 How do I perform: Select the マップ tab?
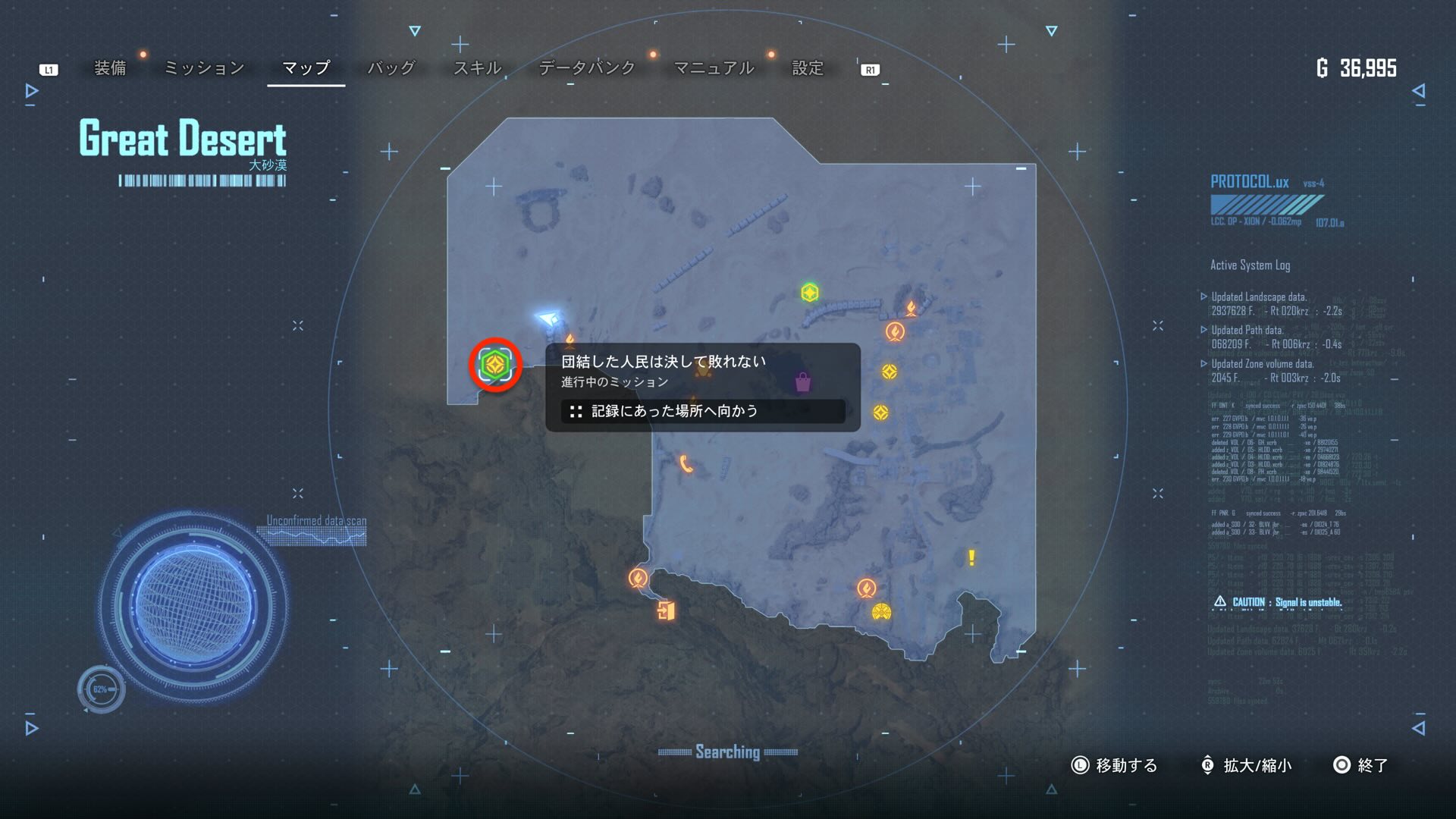coord(306,68)
